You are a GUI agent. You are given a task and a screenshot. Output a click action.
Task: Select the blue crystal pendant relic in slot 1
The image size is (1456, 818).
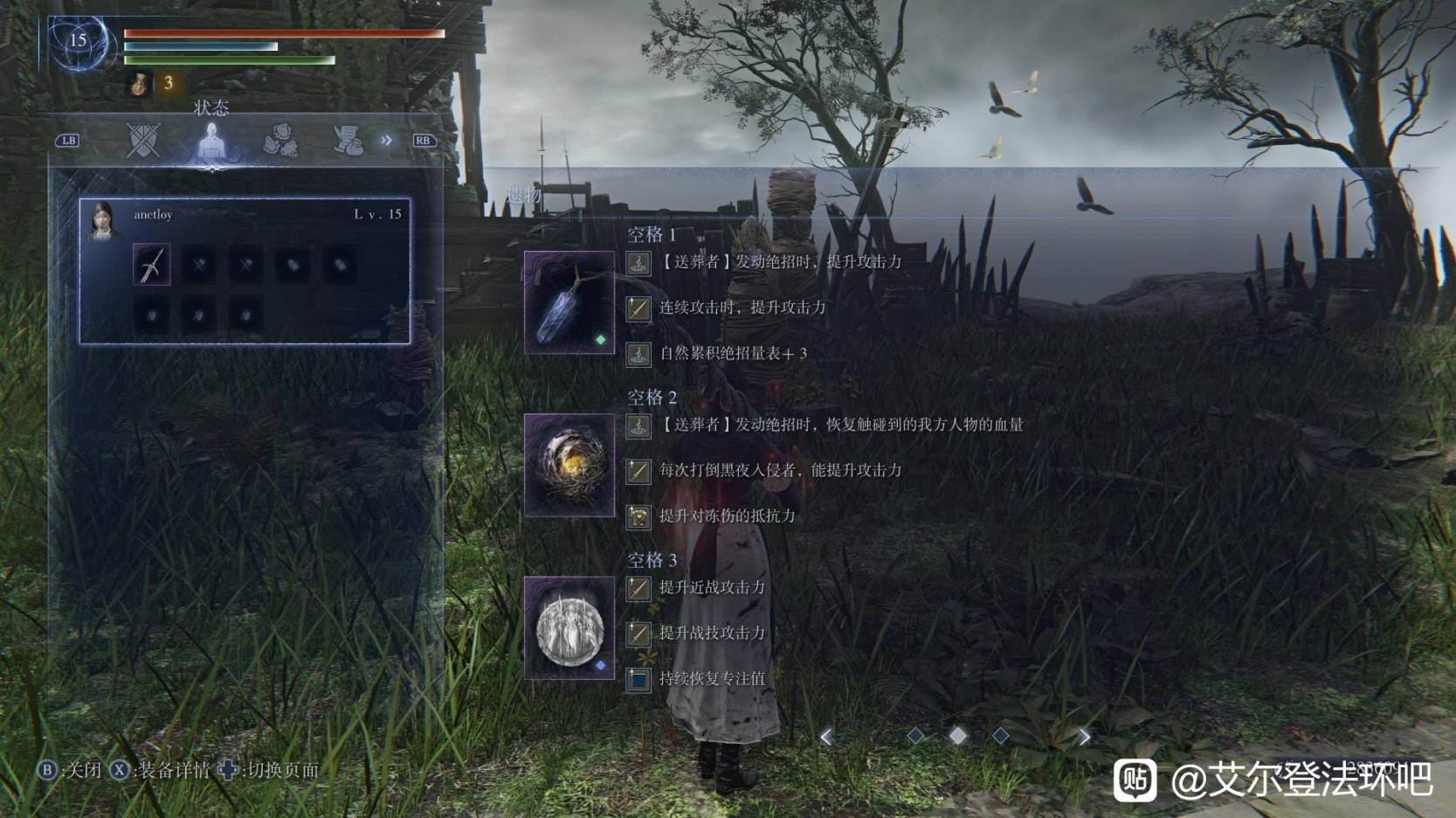[569, 302]
